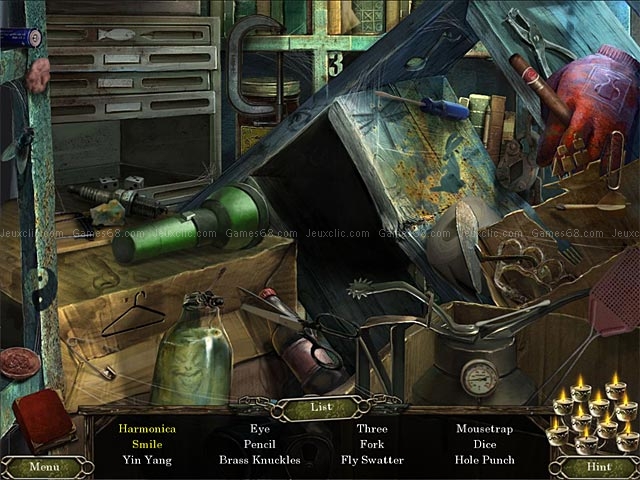Open the Menu button
This screenshot has width=640, height=480.
[44, 466]
